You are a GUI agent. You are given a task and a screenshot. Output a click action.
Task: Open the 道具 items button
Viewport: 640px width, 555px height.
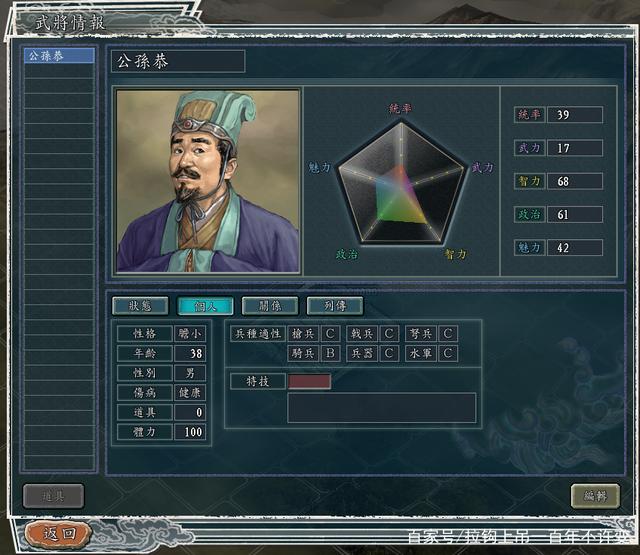(x=53, y=496)
